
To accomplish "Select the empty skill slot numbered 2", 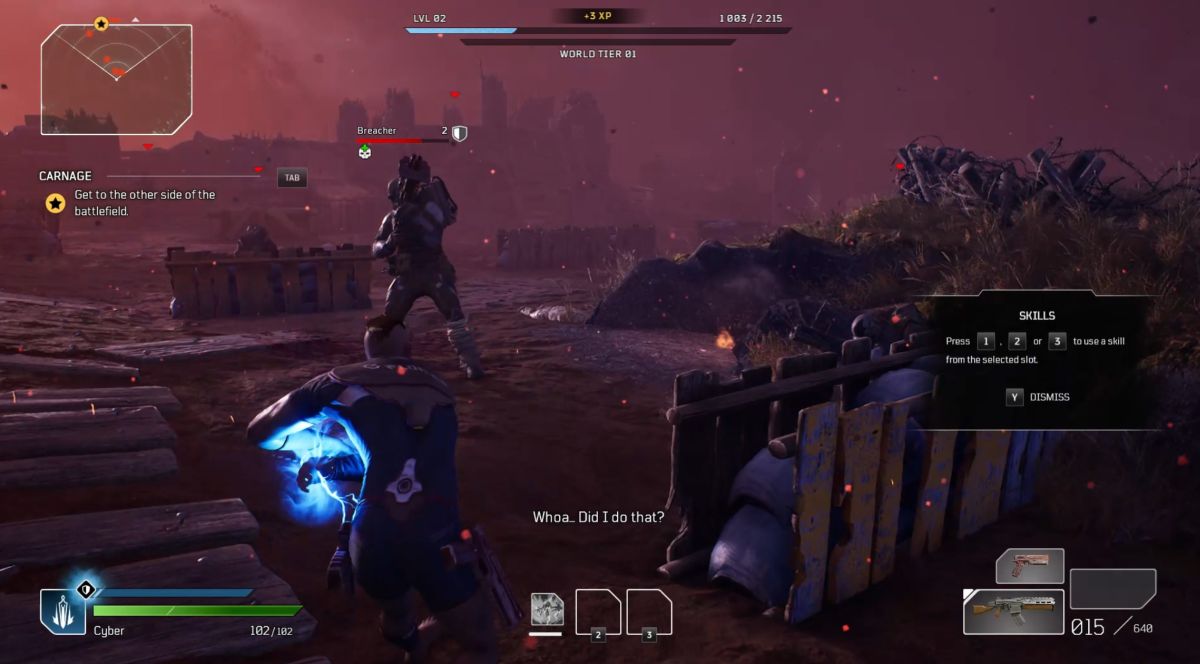I will click(598, 612).
